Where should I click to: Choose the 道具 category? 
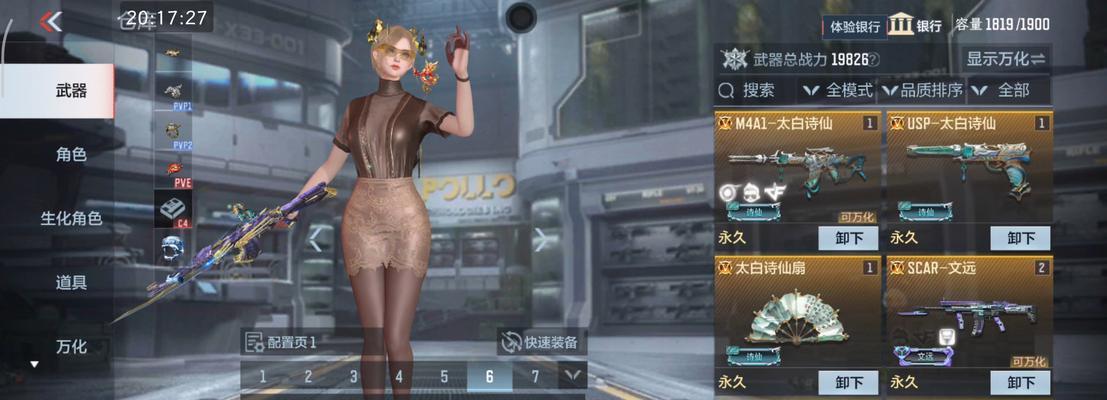(71, 282)
